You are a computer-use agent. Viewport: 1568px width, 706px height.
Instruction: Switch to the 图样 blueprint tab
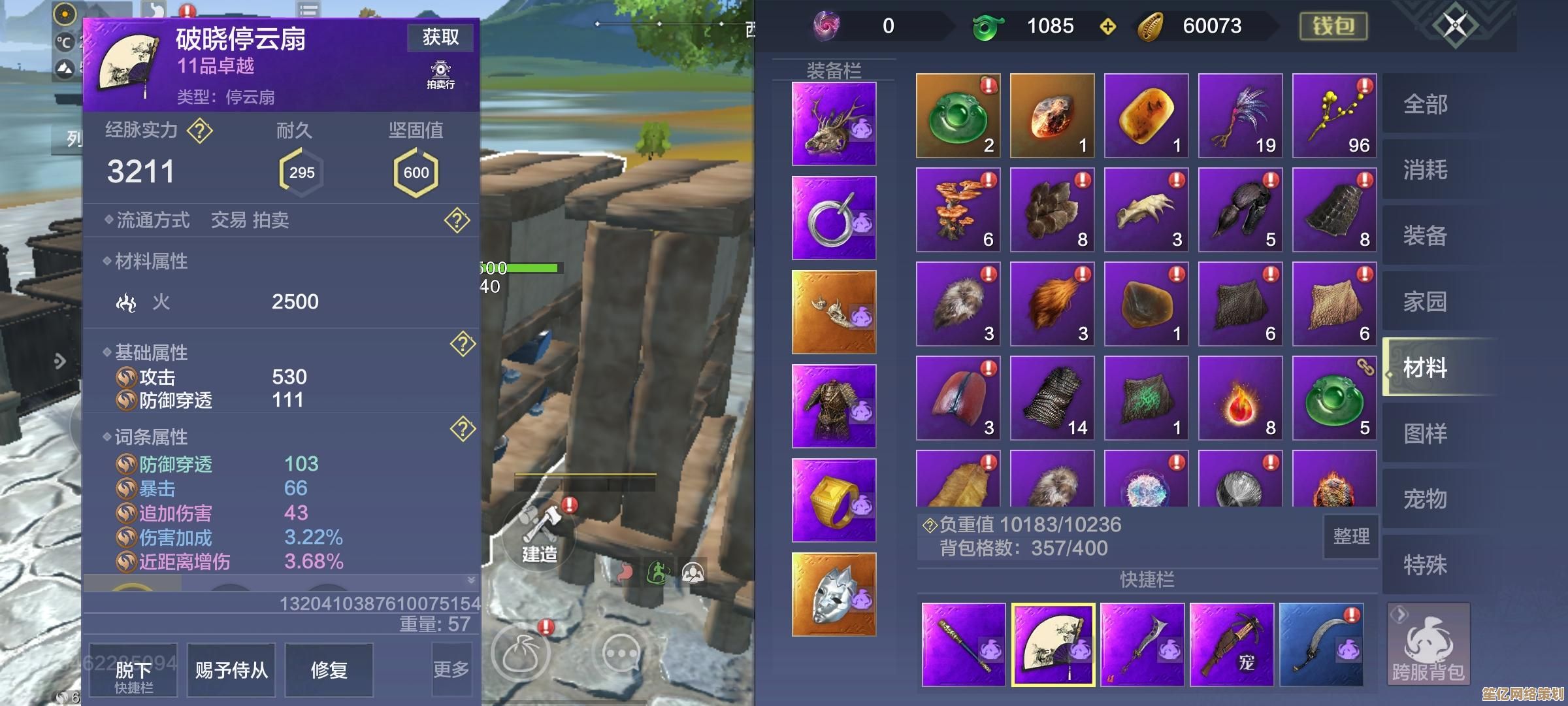[1426, 433]
